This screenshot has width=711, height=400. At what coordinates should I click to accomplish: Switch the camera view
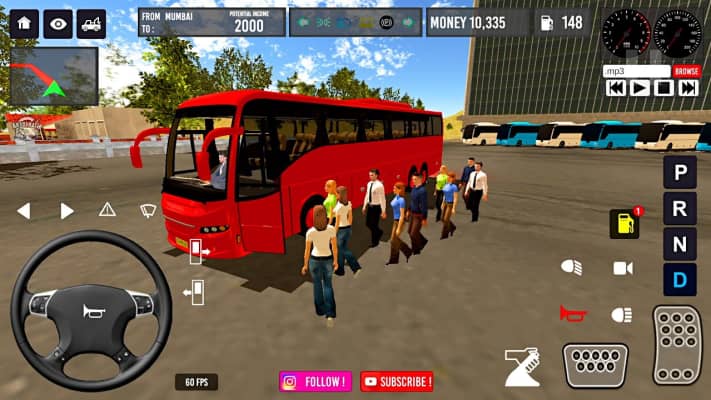[623, 268]
